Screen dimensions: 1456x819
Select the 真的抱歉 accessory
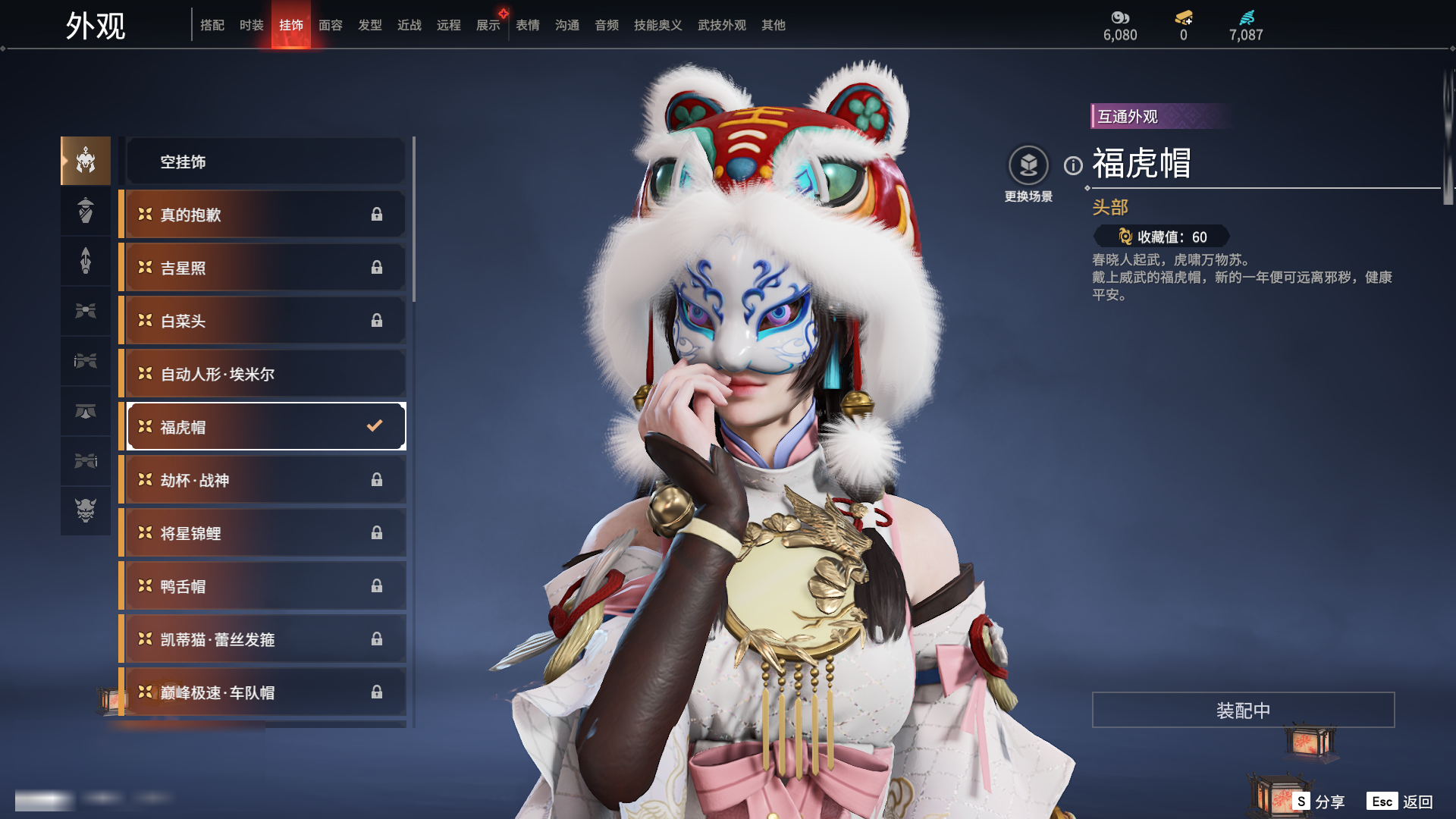point(265,215)
